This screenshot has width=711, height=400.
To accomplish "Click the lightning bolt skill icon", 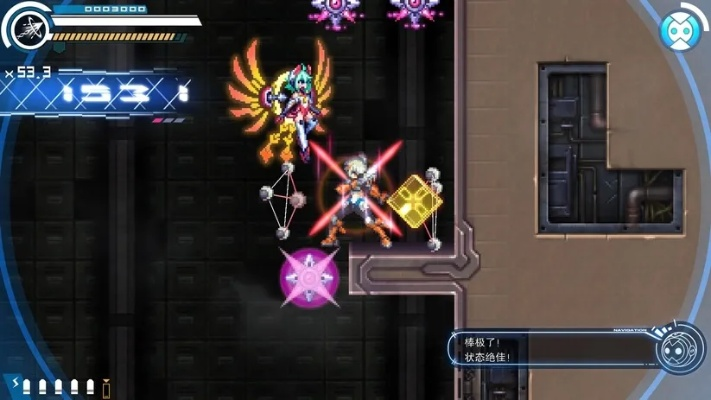I will [x=15, y=385].
